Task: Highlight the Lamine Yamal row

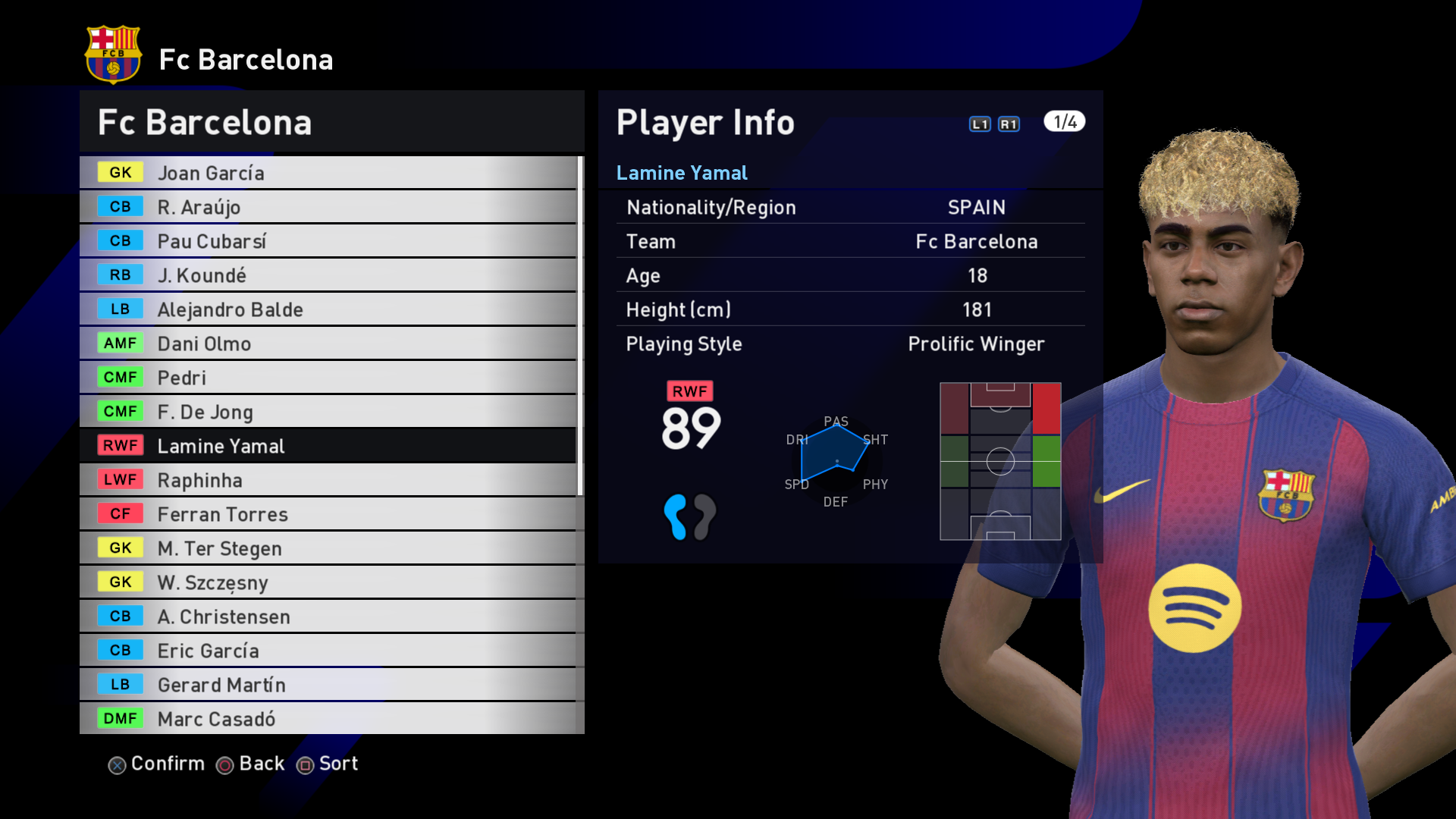Action: point(328,446)
